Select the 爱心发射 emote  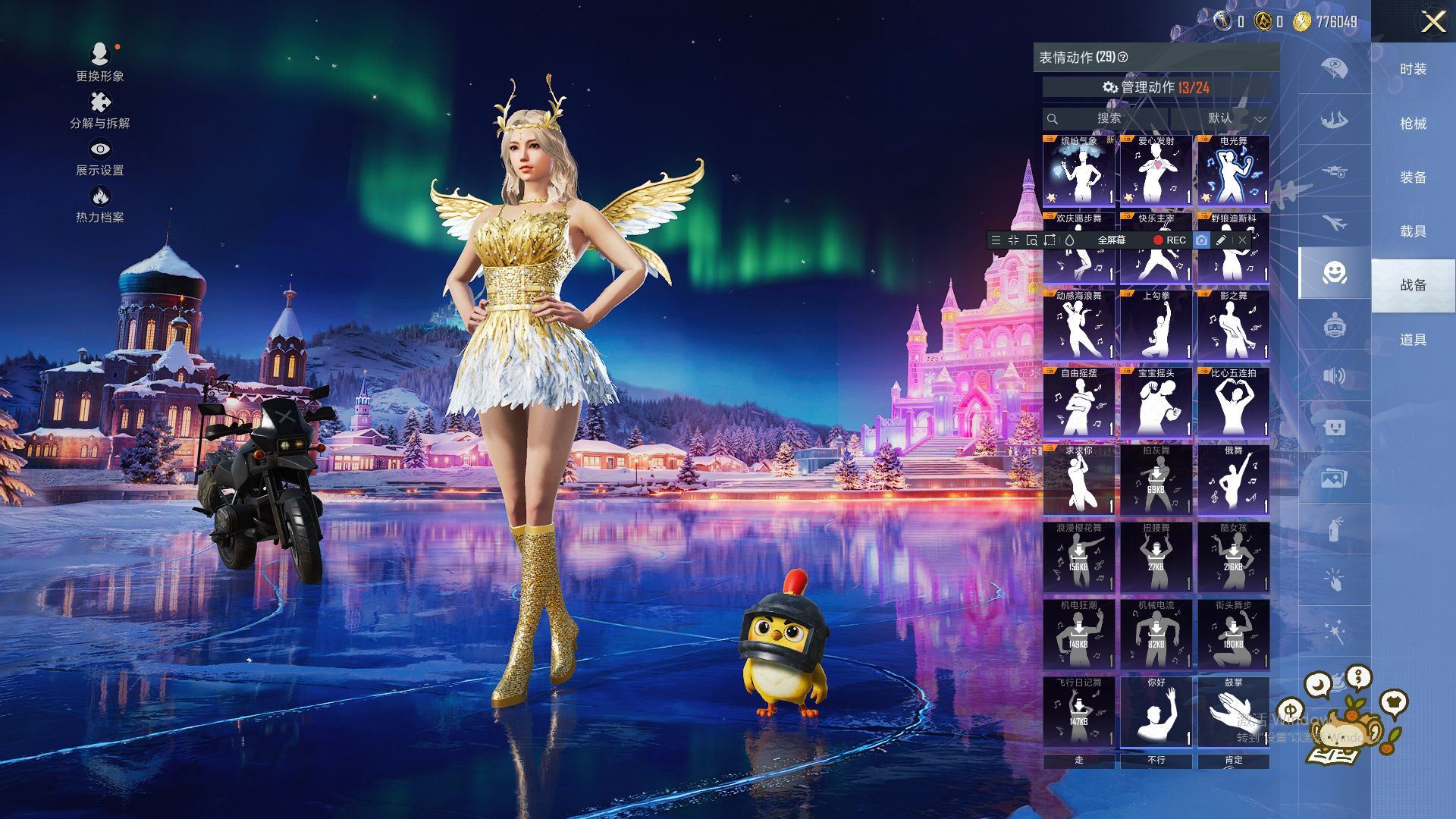click(x=1156, y=171)
